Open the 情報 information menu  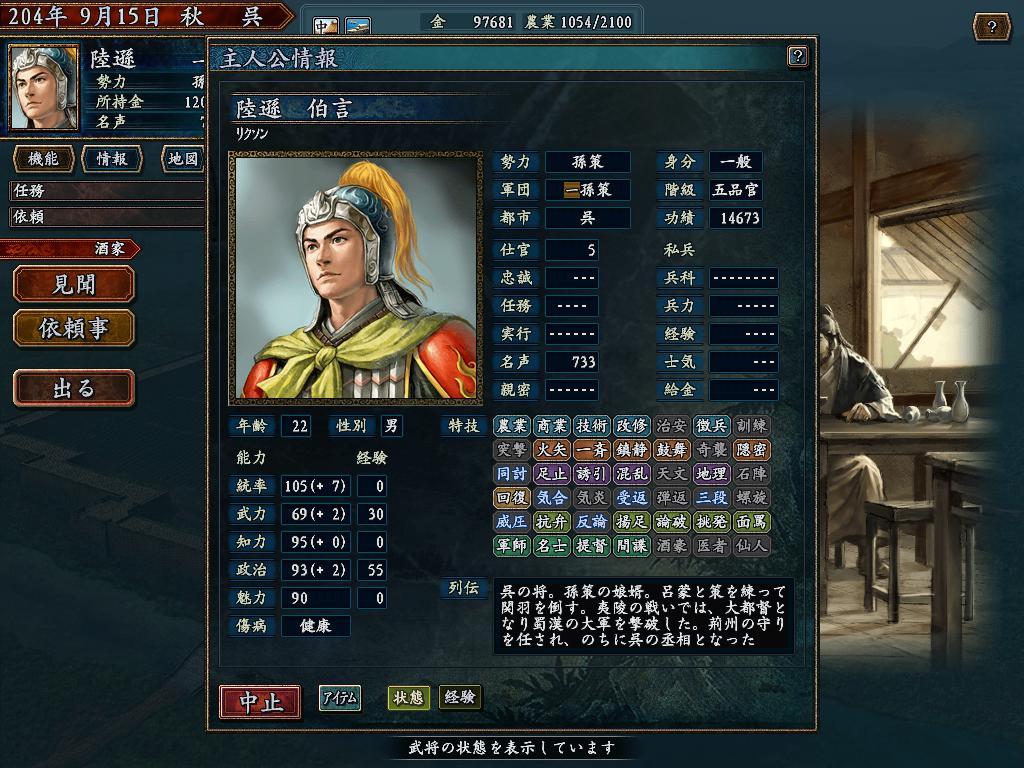[111, 159]
